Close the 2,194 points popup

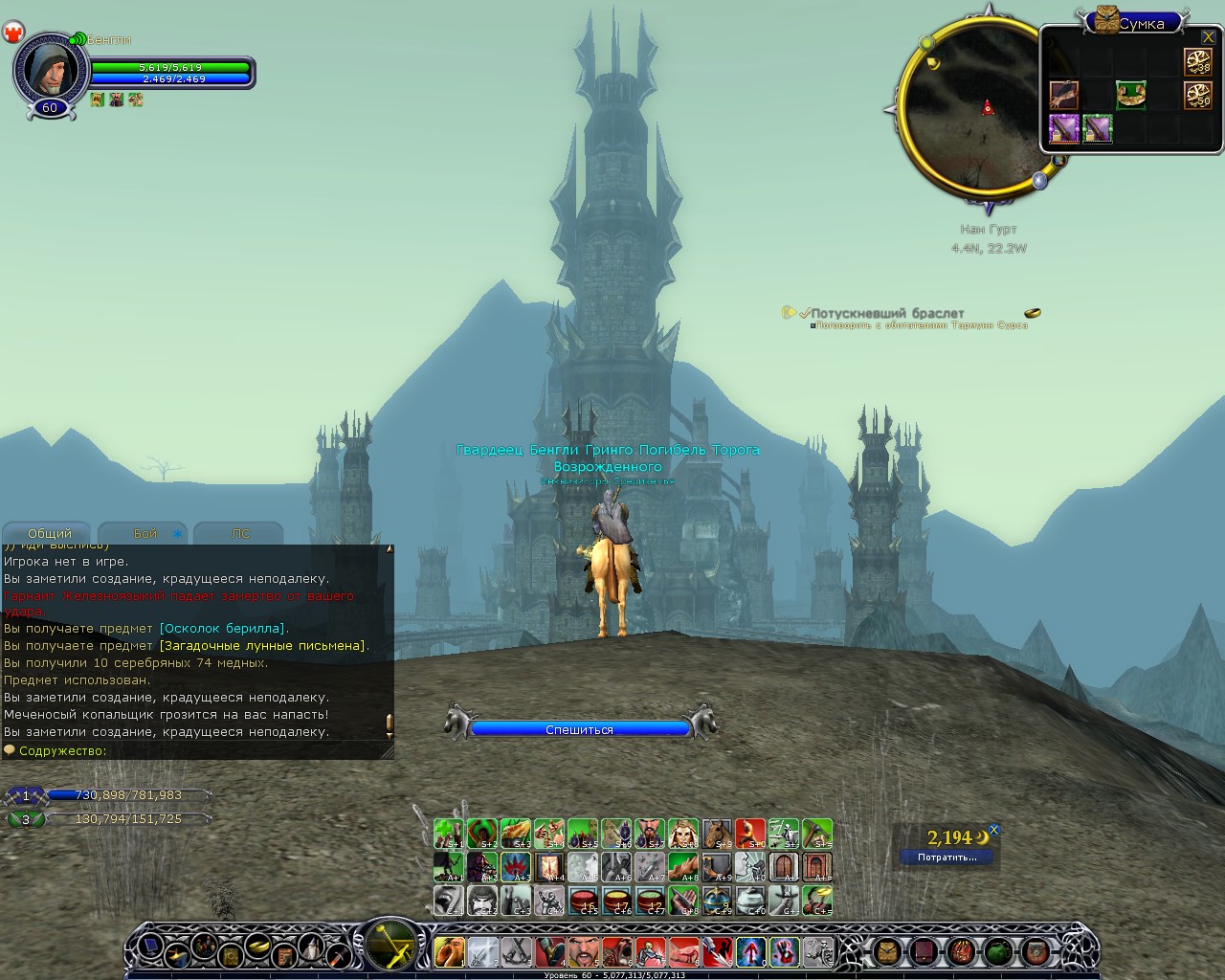click(x=993, y=830)
